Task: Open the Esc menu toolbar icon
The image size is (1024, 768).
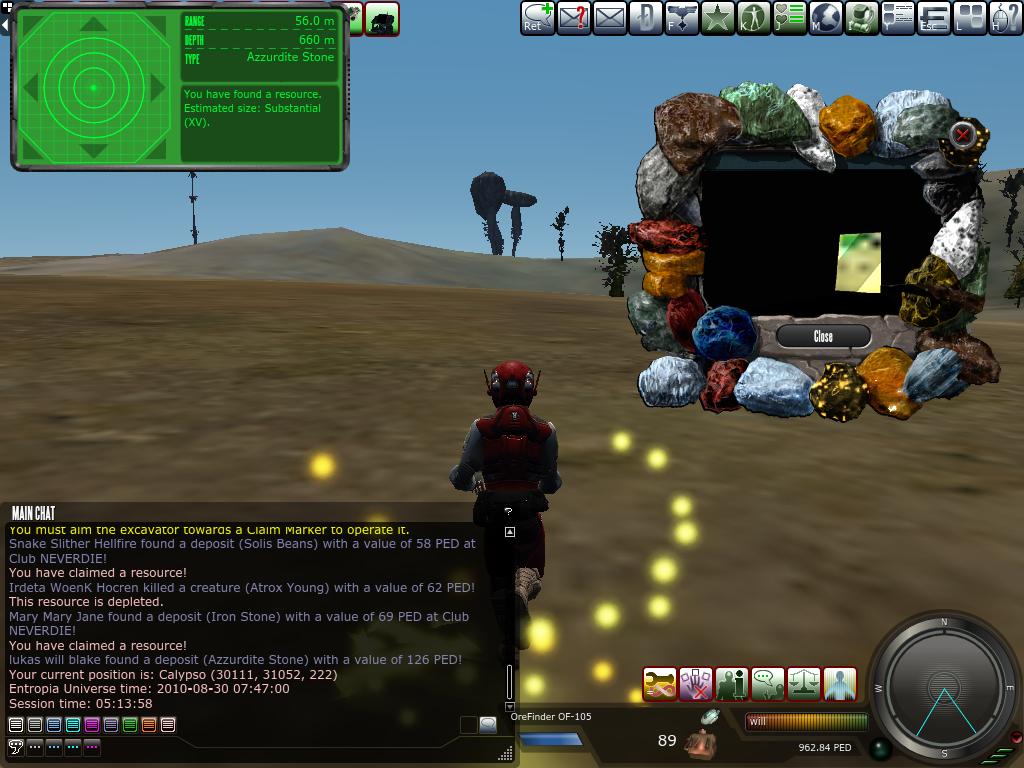Action: [x=934, y=18]
